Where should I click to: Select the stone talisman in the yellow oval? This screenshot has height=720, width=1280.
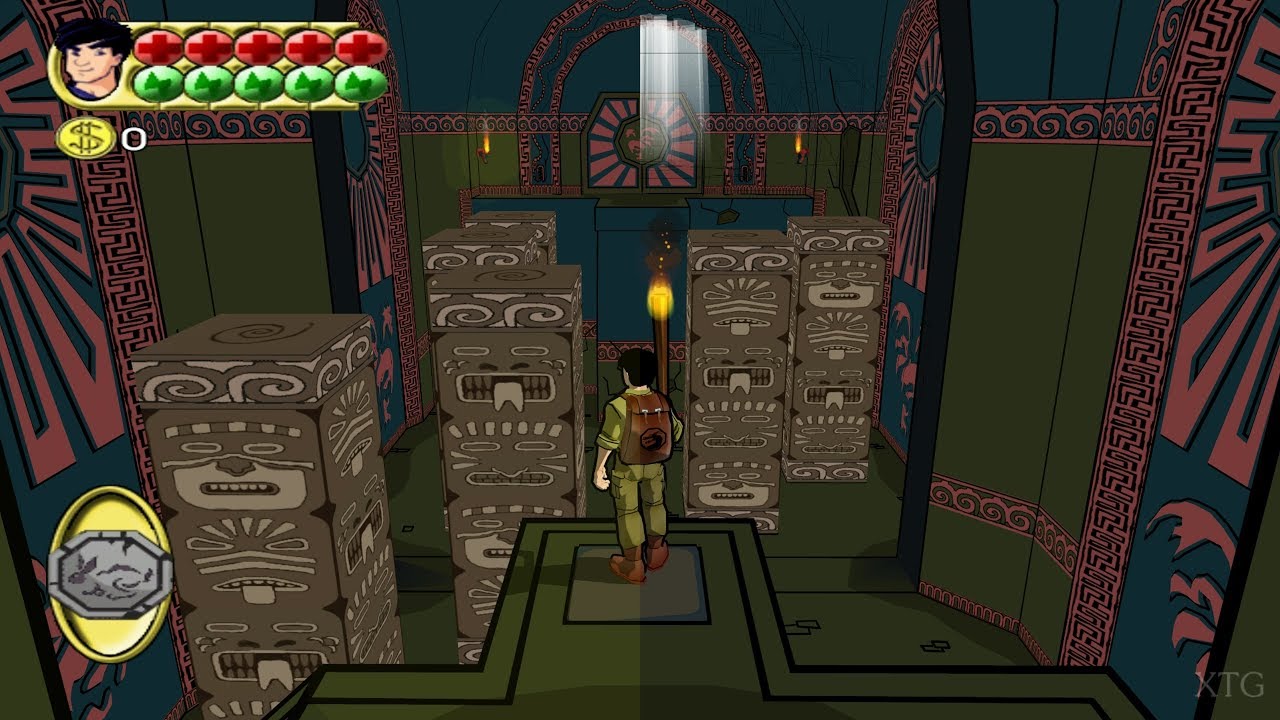pyautogui.click(x=109, y=573)
